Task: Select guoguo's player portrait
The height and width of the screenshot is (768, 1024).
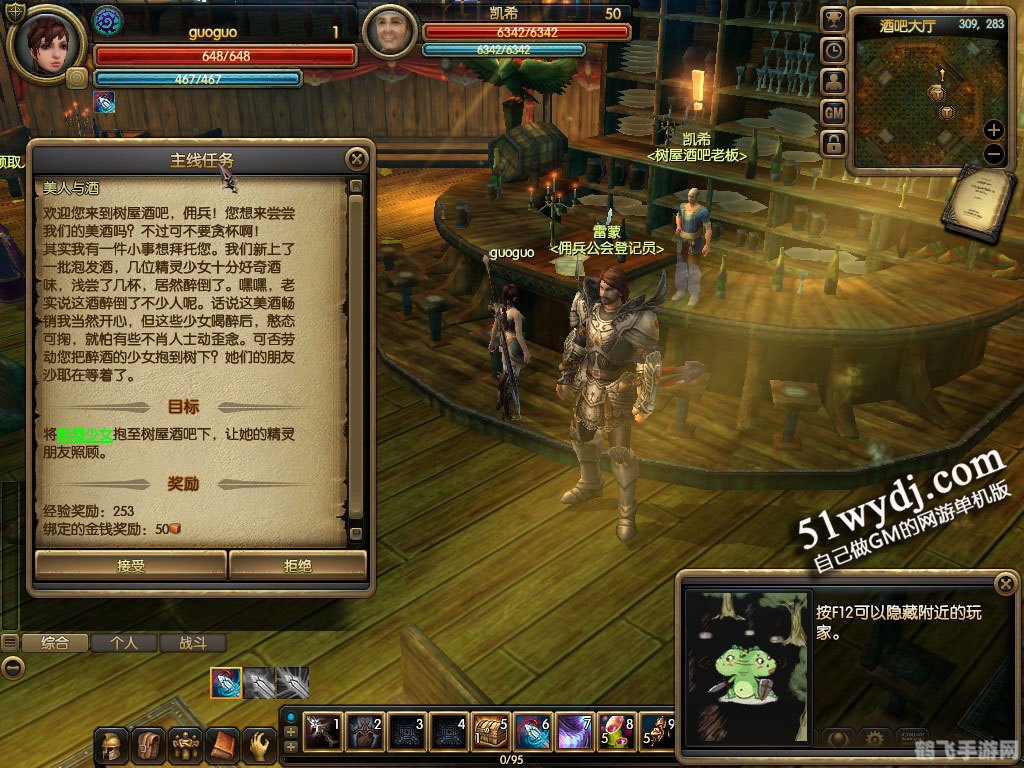Action: point(47,43)
